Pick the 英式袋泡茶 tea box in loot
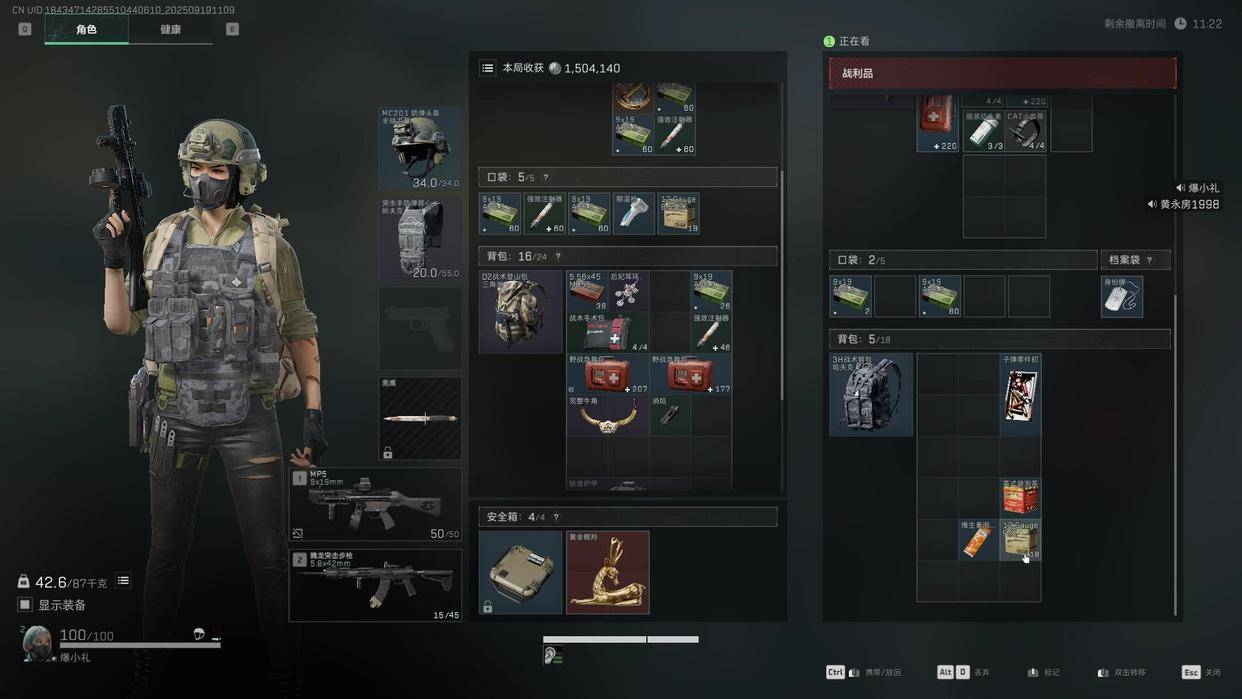The height and width of the screenshot is (699, 1242). click(1020, 497)
